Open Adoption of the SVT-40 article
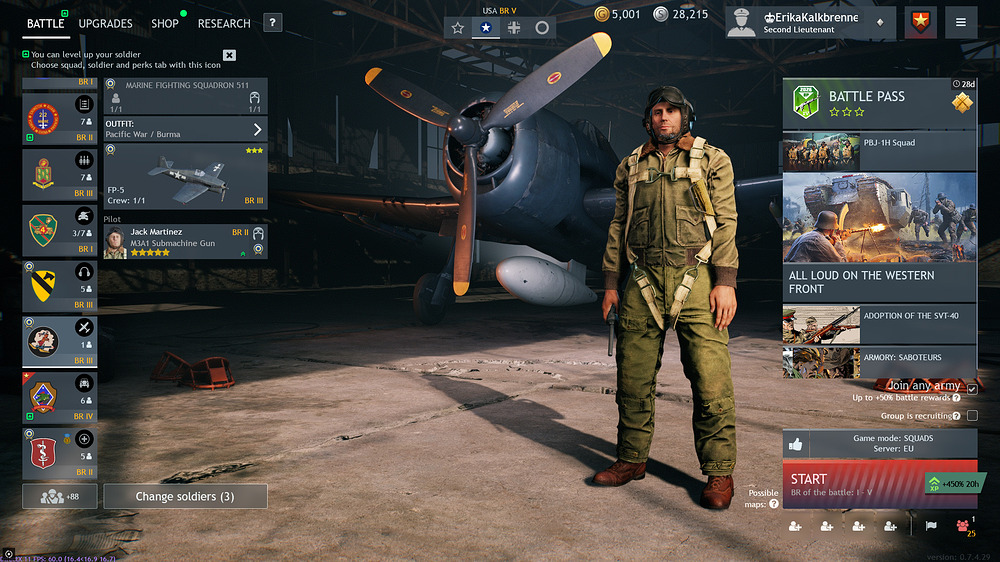This screenshot has height=562, width=1000. (878, 324)
